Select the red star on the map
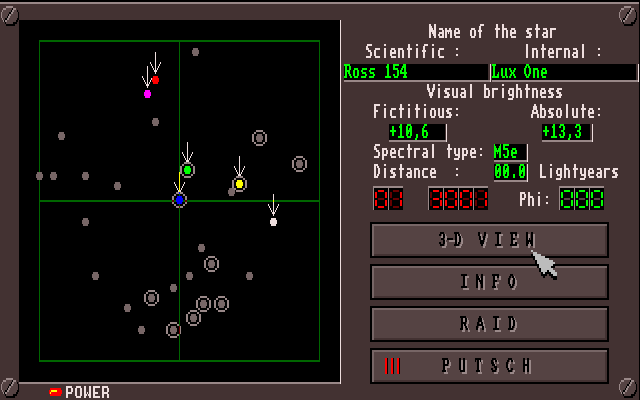The image size is (640, 400). [155, 79]
